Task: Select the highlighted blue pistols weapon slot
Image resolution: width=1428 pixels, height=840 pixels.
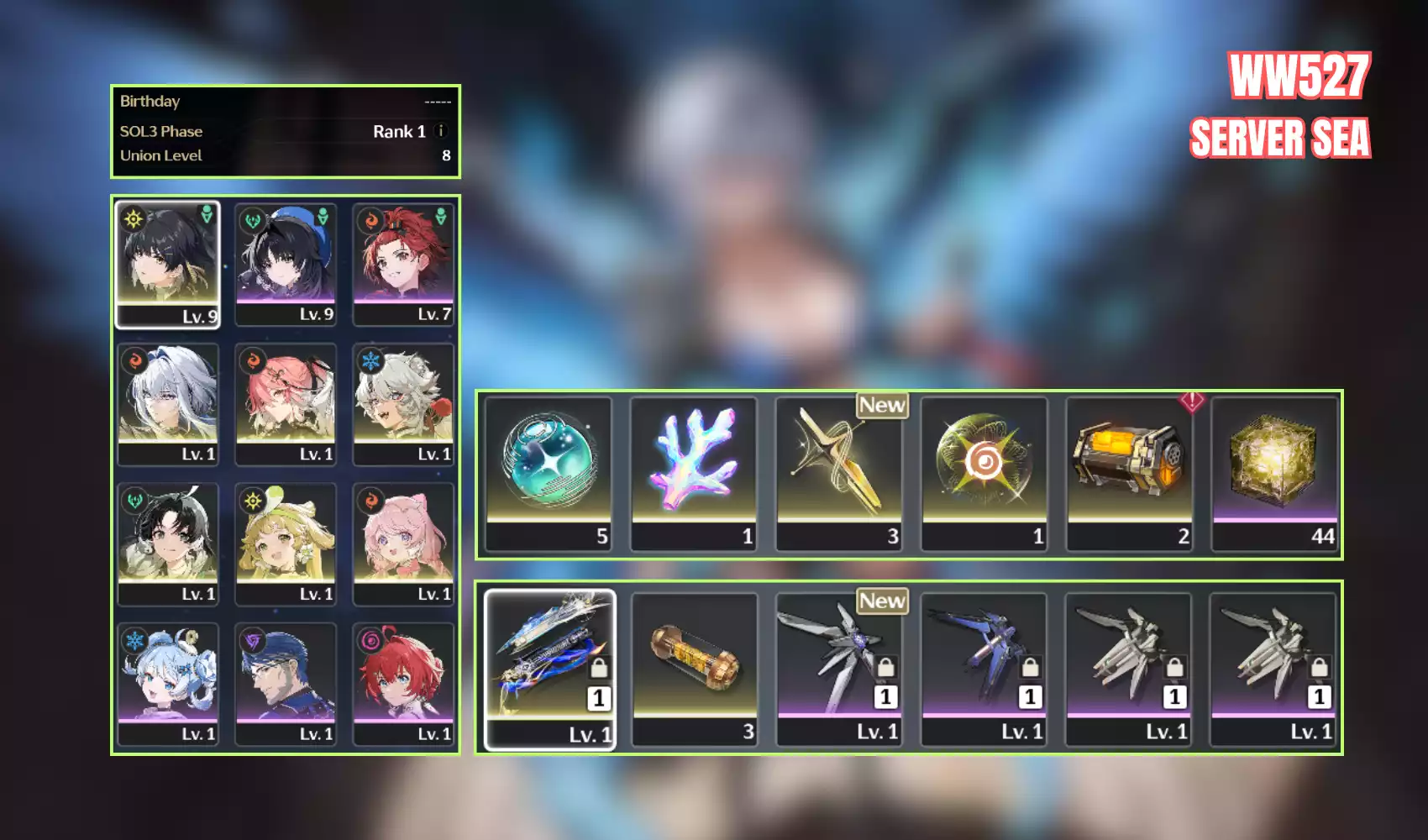Action: pyautogui.click(x=550, y=669)
